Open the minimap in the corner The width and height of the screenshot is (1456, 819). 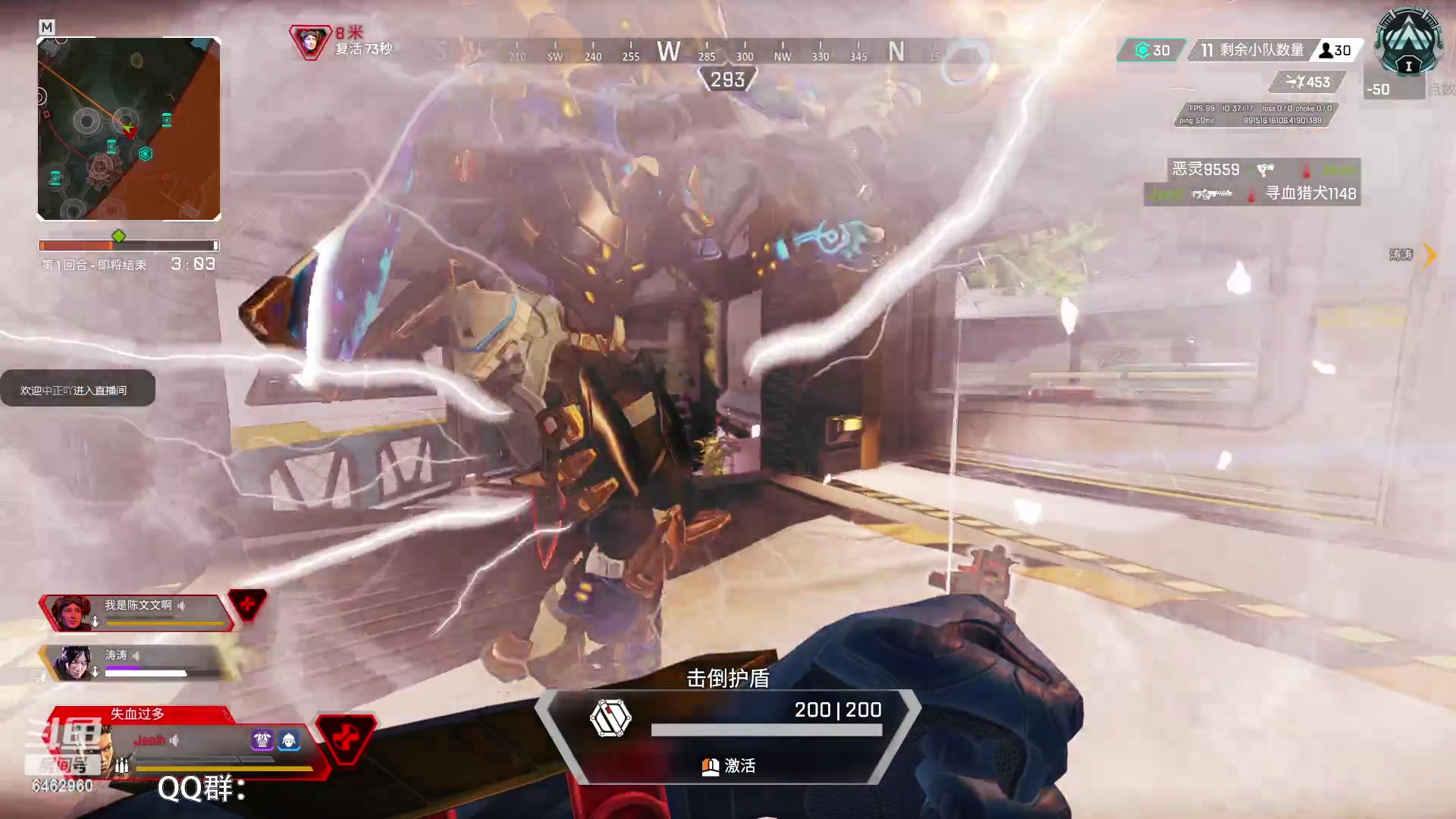tap(129, 129)
